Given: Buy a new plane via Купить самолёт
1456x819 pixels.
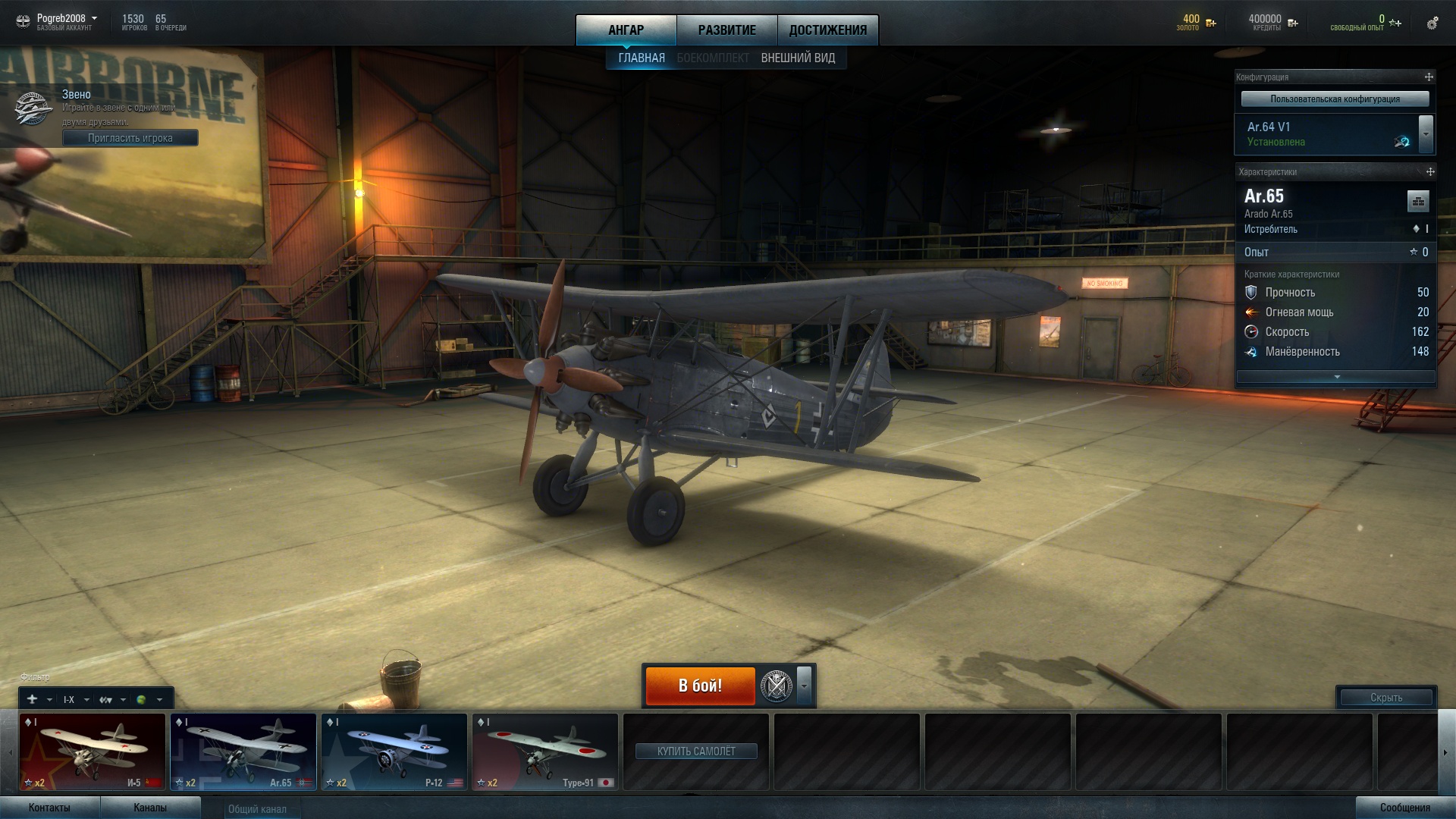Looking at the screenshot, I should coord(696,752).
